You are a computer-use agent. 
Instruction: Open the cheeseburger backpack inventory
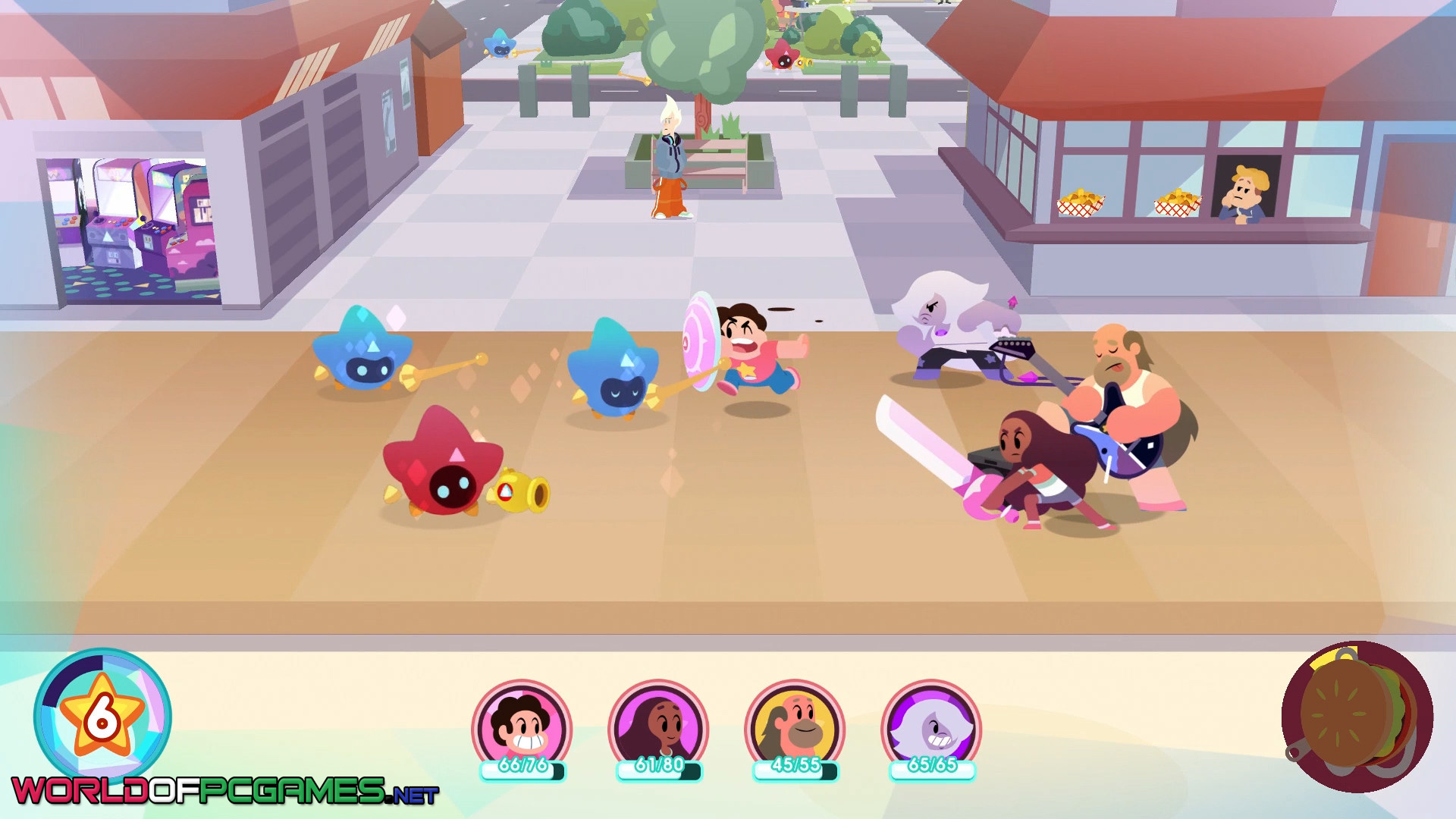[x=1357, y=717]
